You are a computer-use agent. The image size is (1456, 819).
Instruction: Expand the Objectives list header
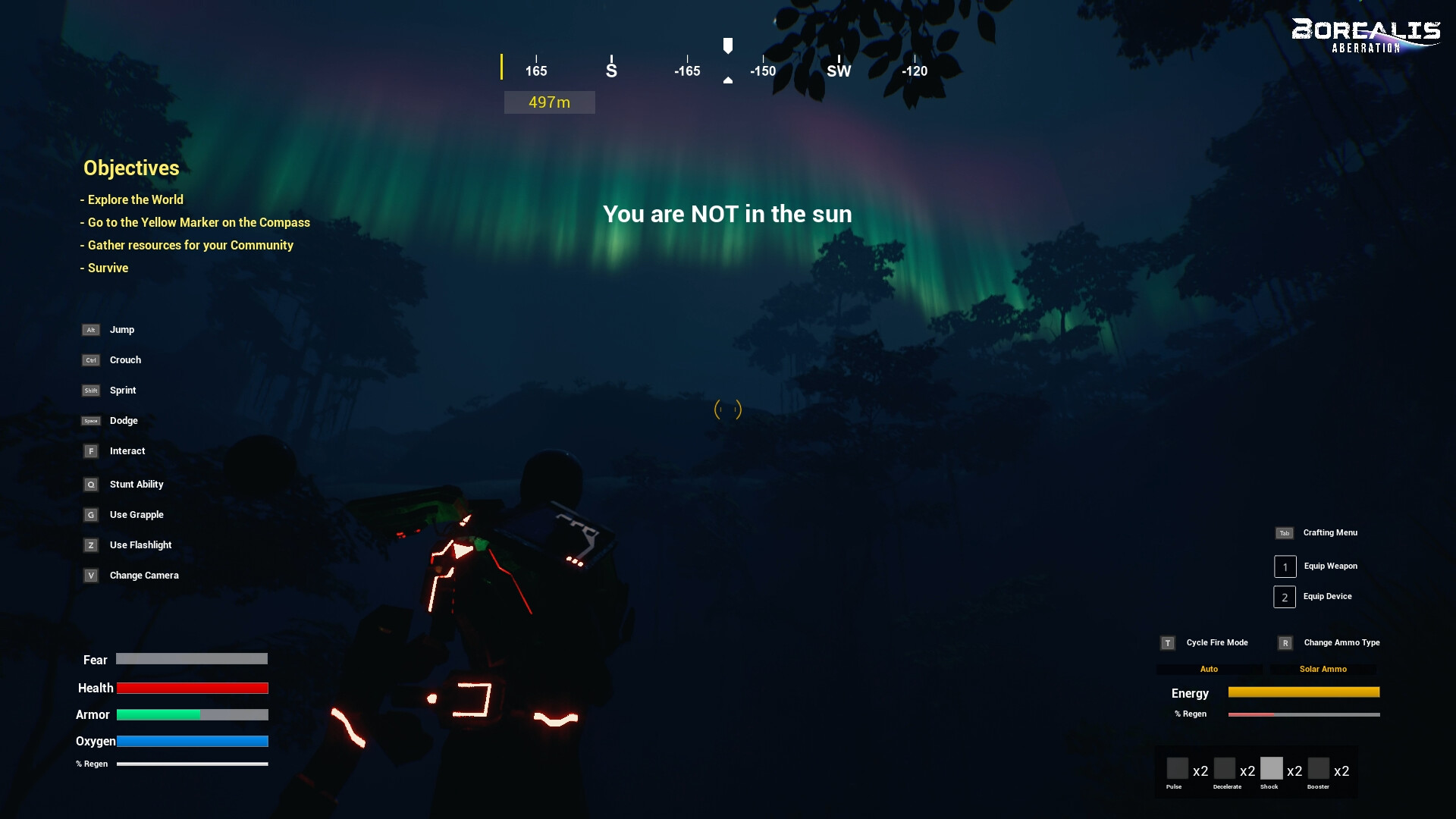(131, 168)
